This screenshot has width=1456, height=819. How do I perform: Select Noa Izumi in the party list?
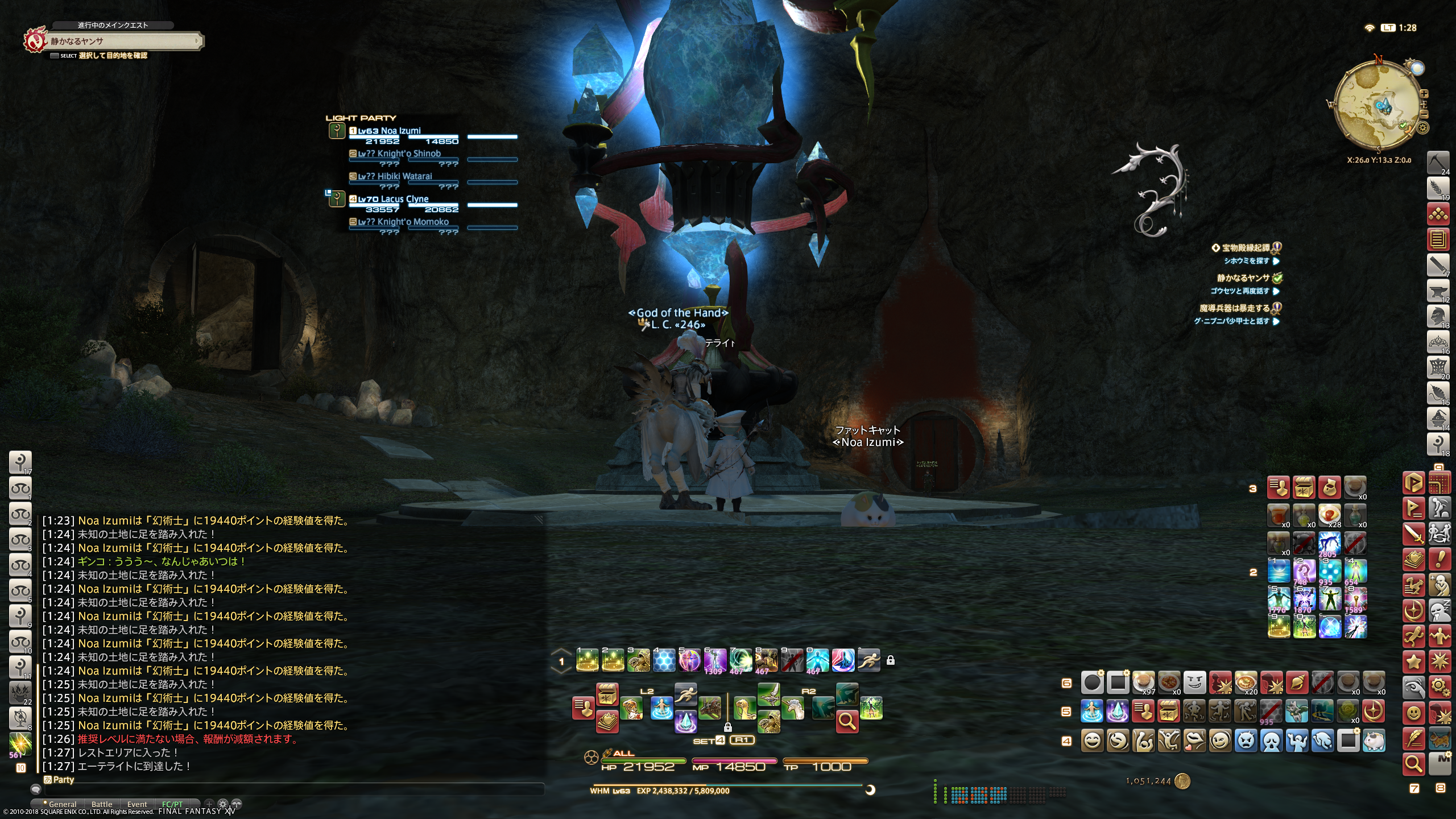point(400,131)
